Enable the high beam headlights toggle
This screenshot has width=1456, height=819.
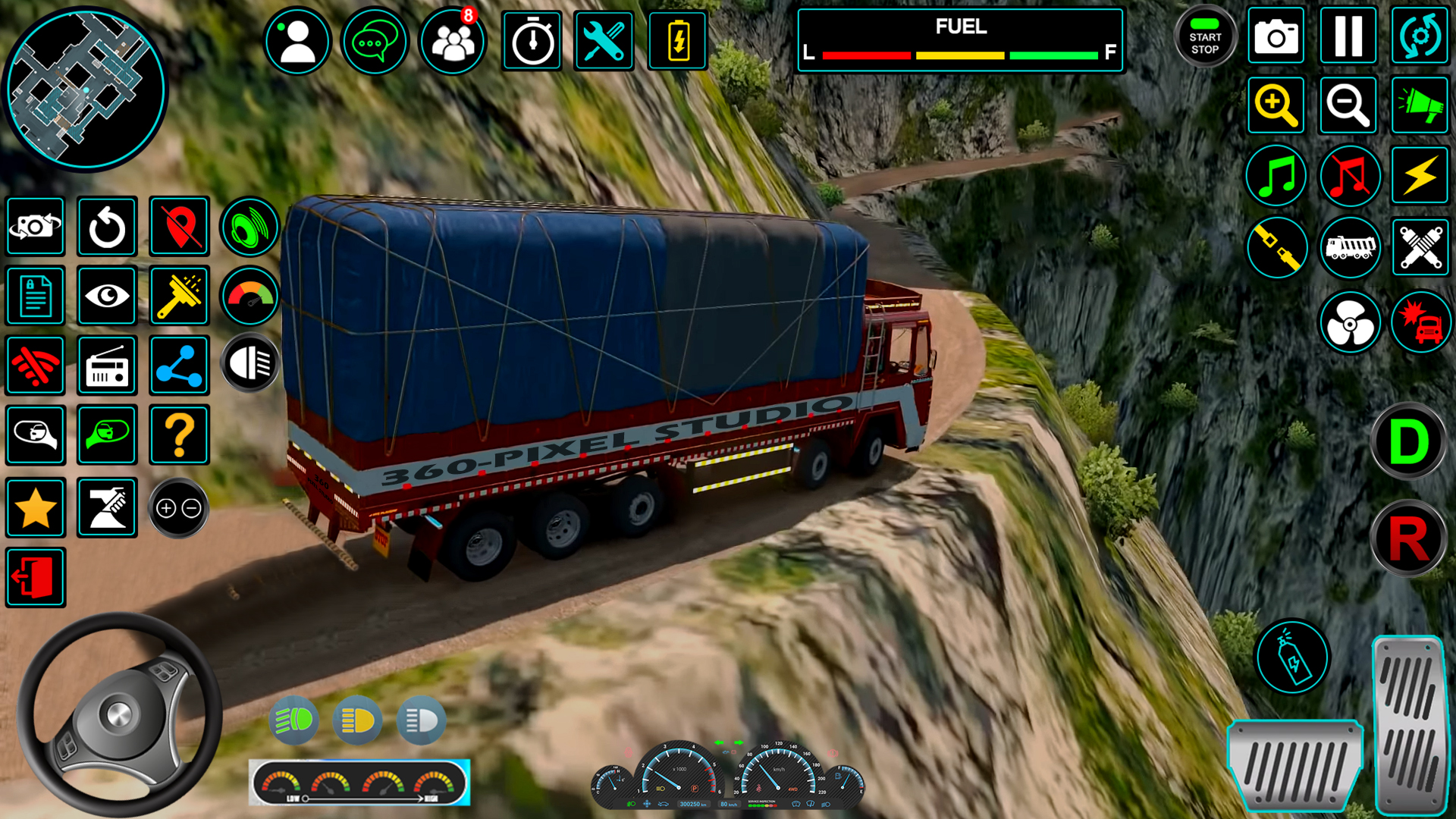[295, 721]
